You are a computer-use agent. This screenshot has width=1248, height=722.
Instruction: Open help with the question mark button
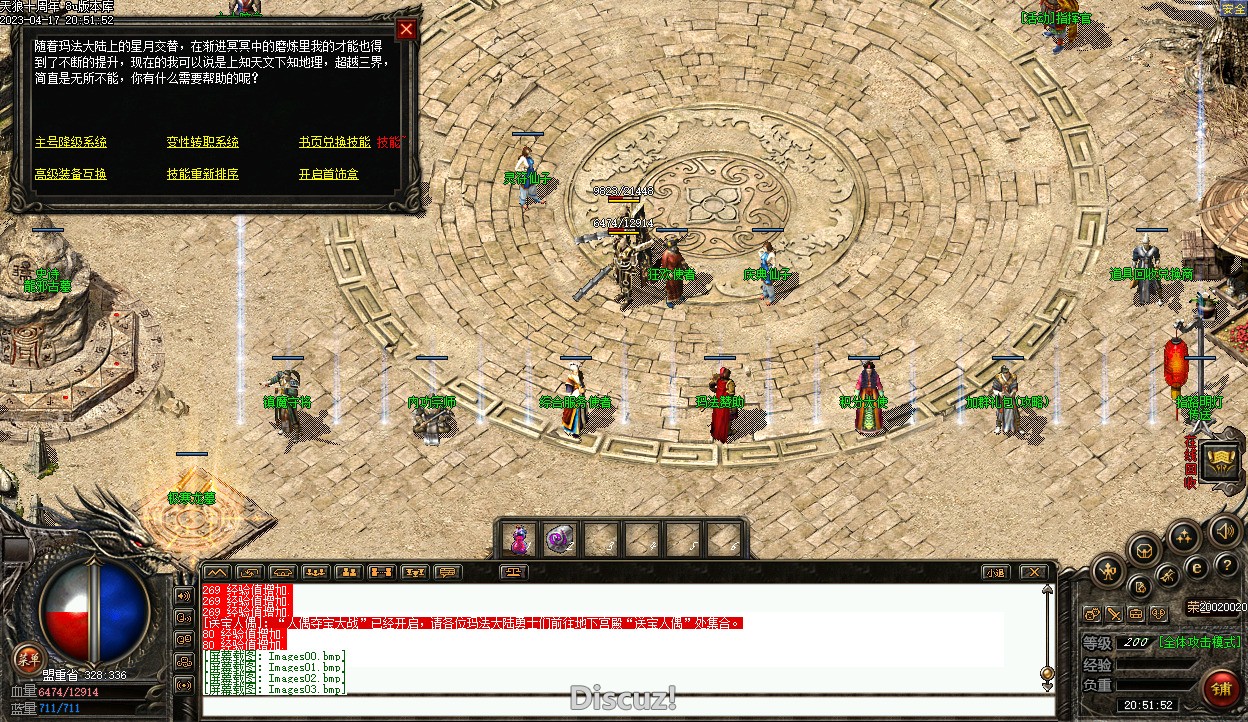click(1226, 566)
